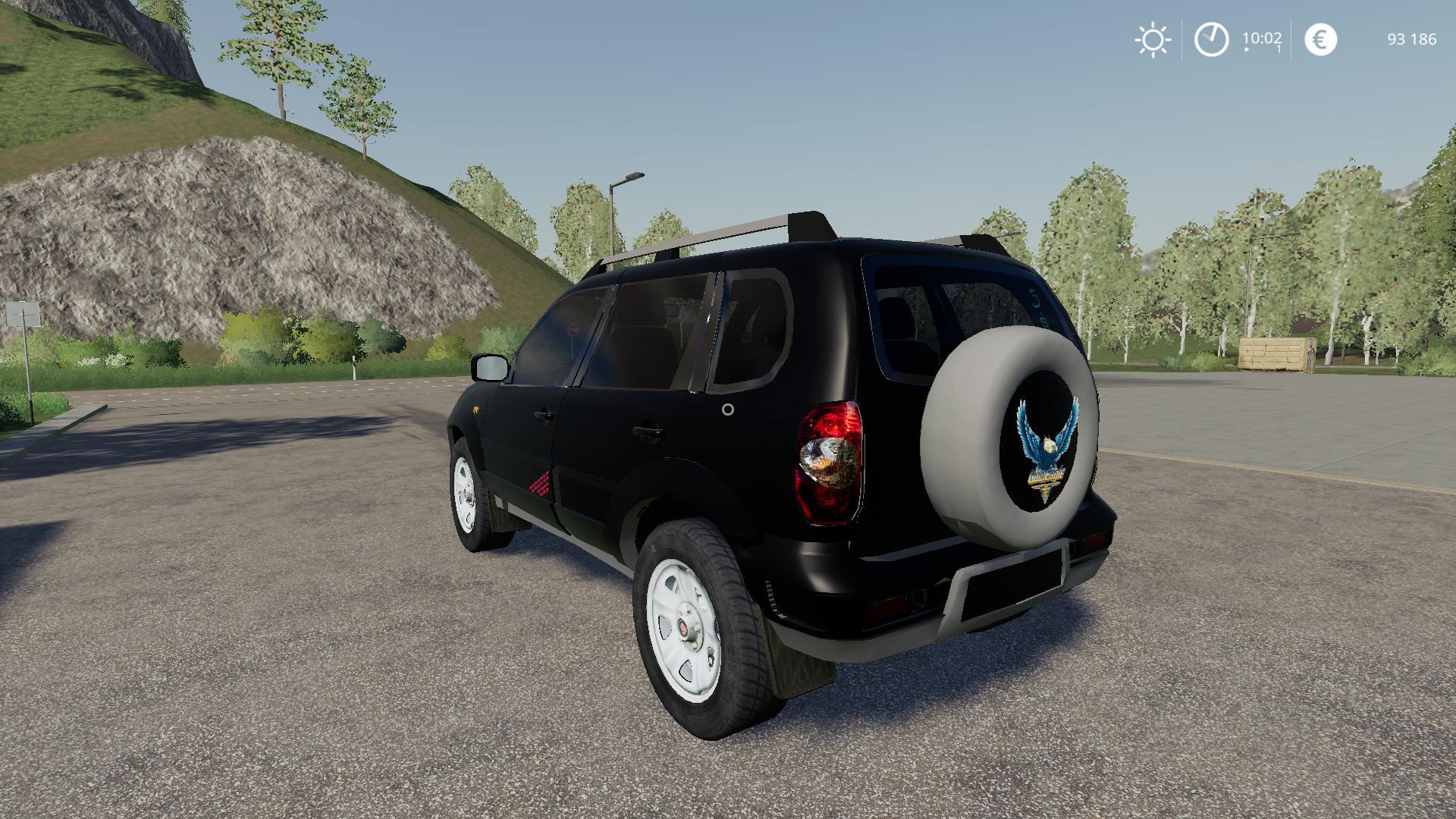Select the game clock icon
Screen dimensions: 1456x819
1211,39
